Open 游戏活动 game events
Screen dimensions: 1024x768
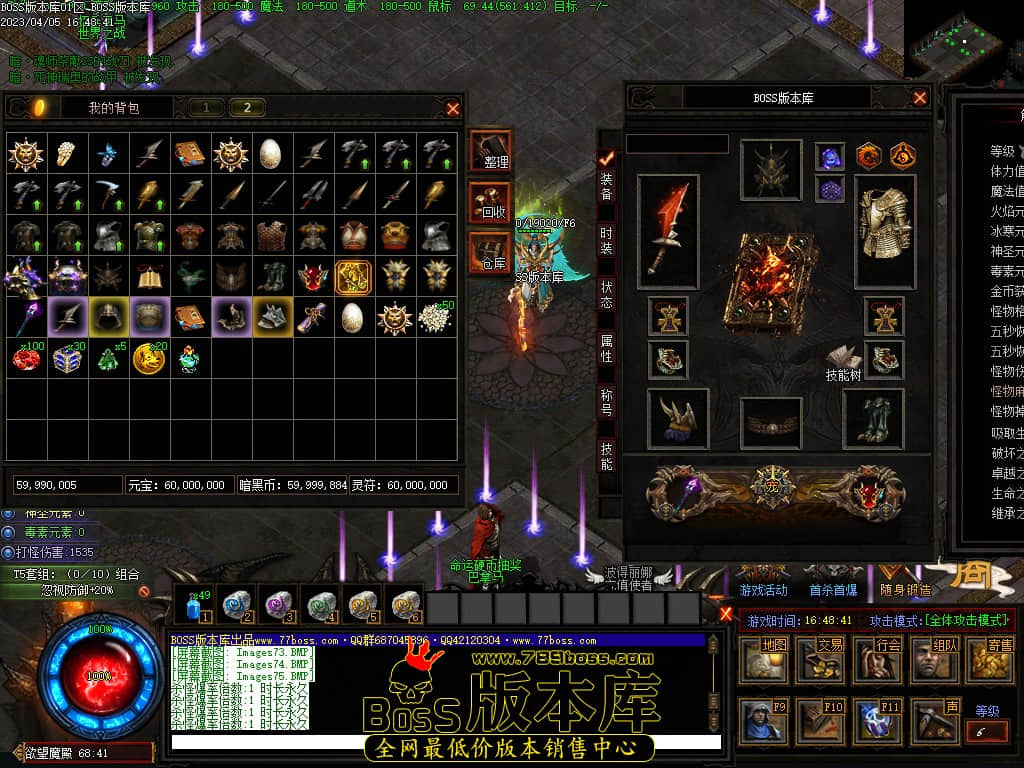764,591
